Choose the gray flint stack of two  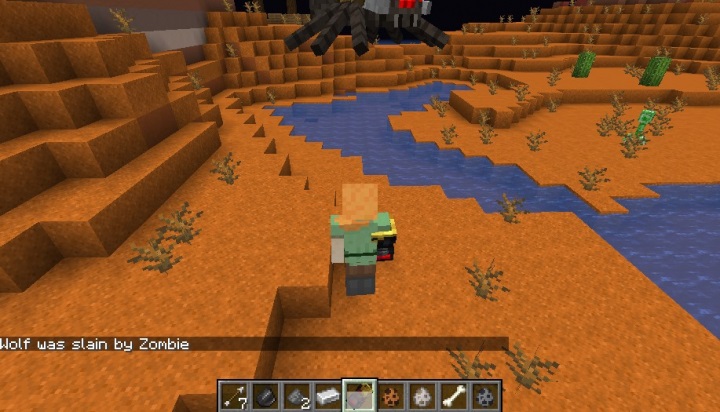(x=296, y=396)
